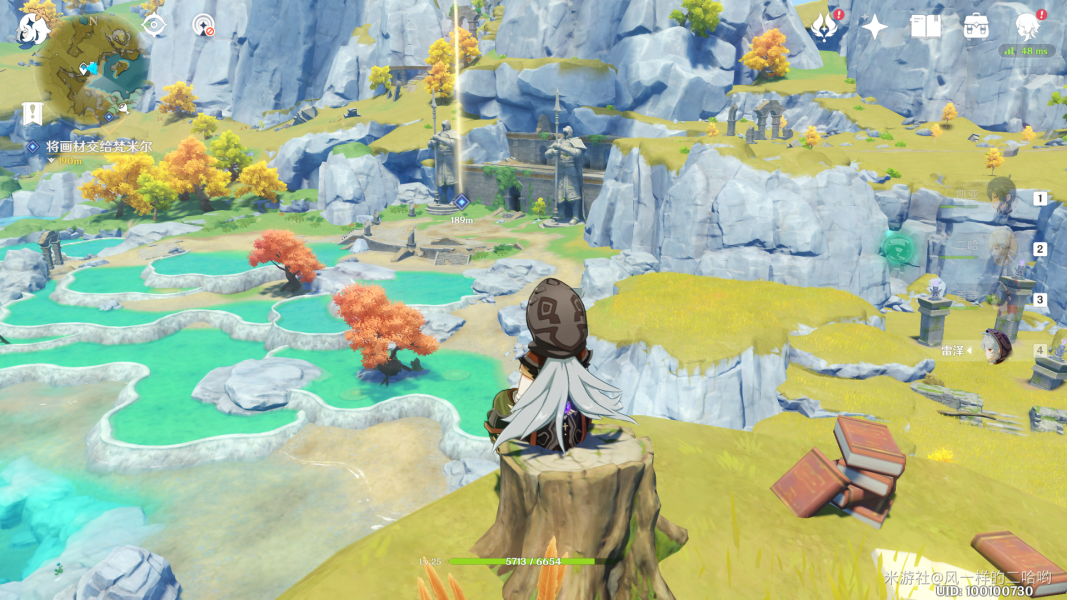
Task: Open the Adventurer Handbook book icon
Action: pos(925,27)
